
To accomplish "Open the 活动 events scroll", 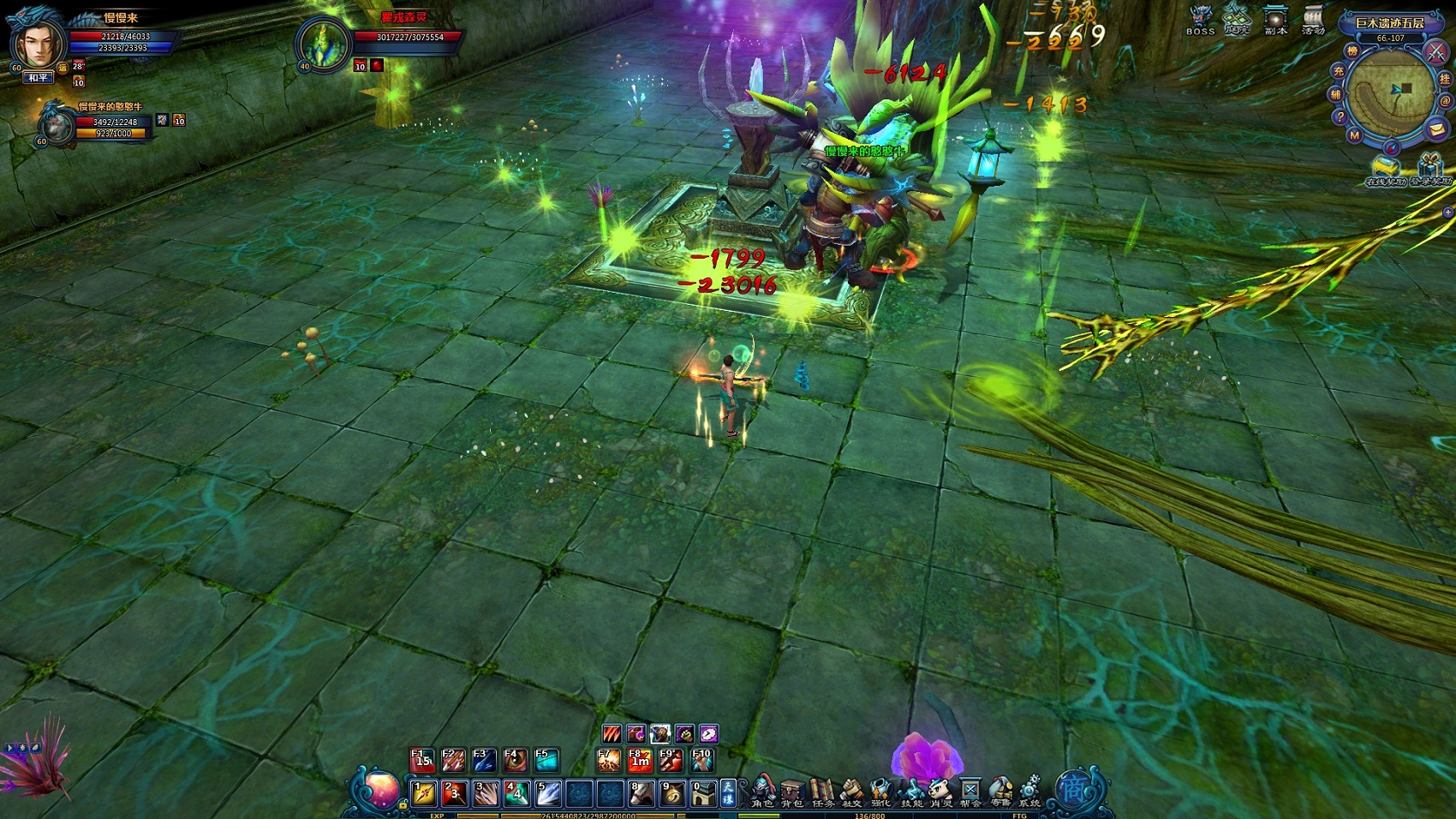I will pyautogui.click(x=1313, y=19).
